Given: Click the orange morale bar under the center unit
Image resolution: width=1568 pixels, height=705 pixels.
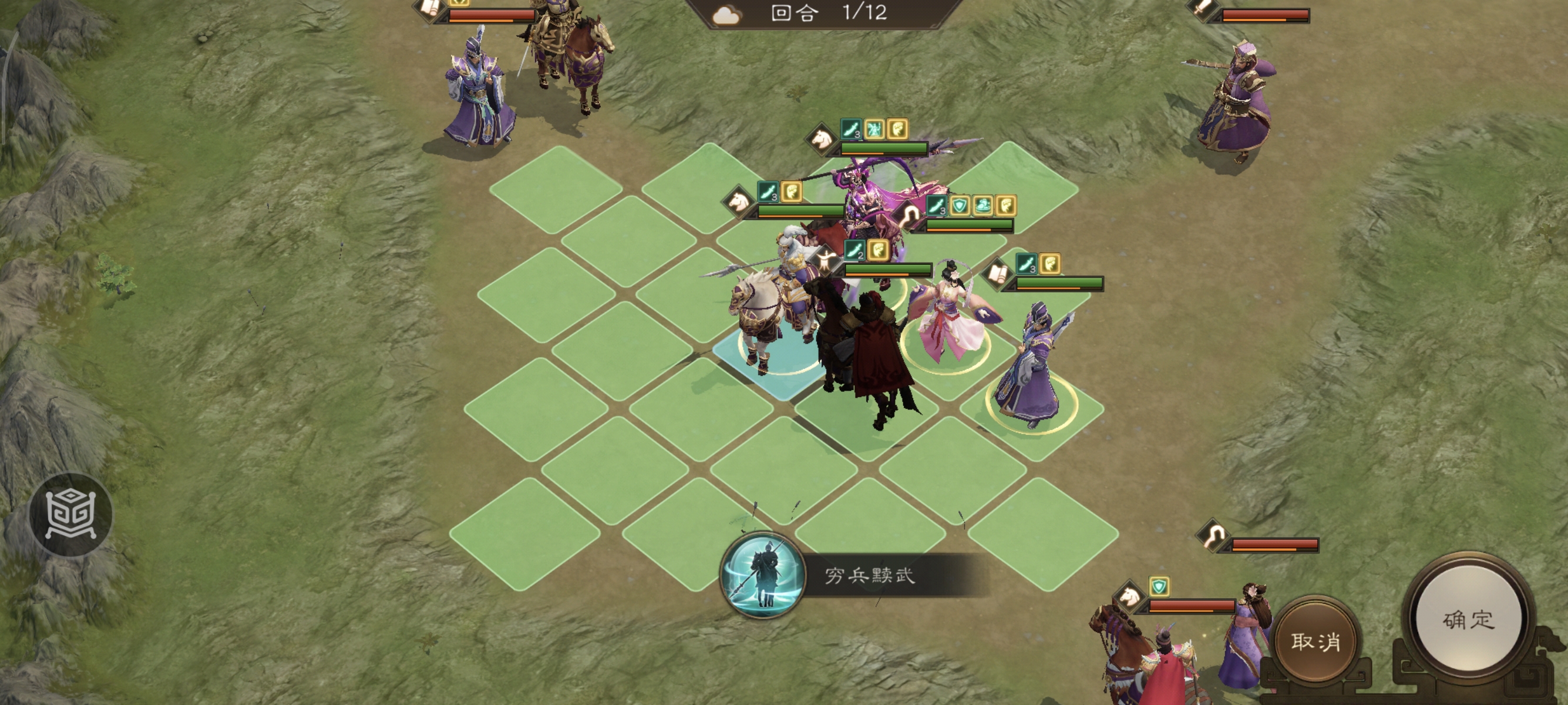Looking at the screenshot, I should point(958,231).
